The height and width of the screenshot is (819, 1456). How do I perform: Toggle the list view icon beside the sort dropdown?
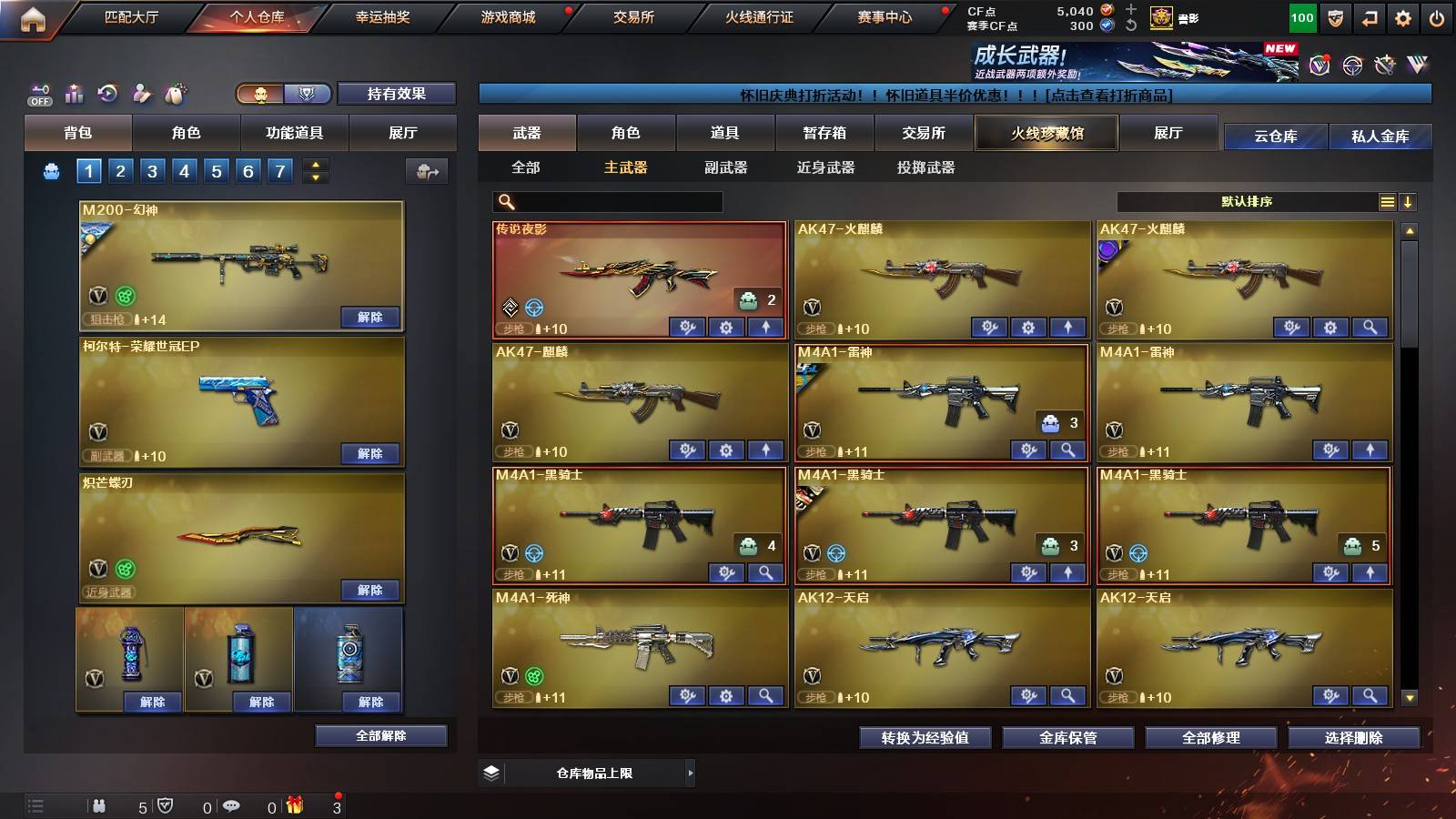1387,201
